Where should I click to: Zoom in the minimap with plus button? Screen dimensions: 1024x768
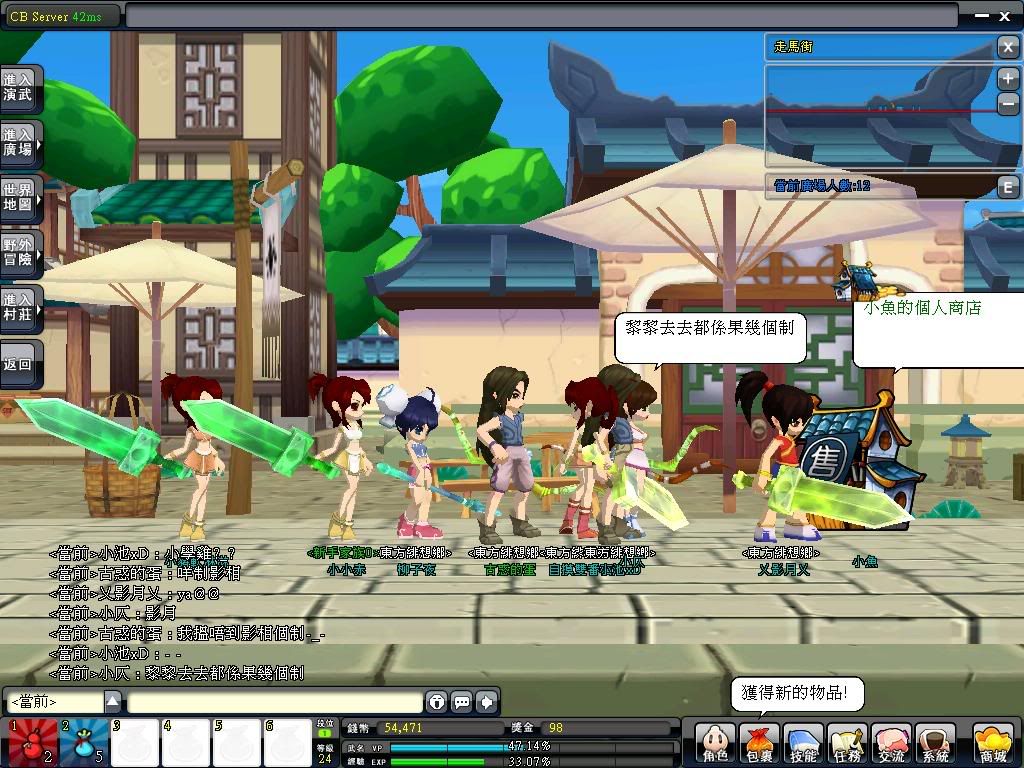[1008, 79]
